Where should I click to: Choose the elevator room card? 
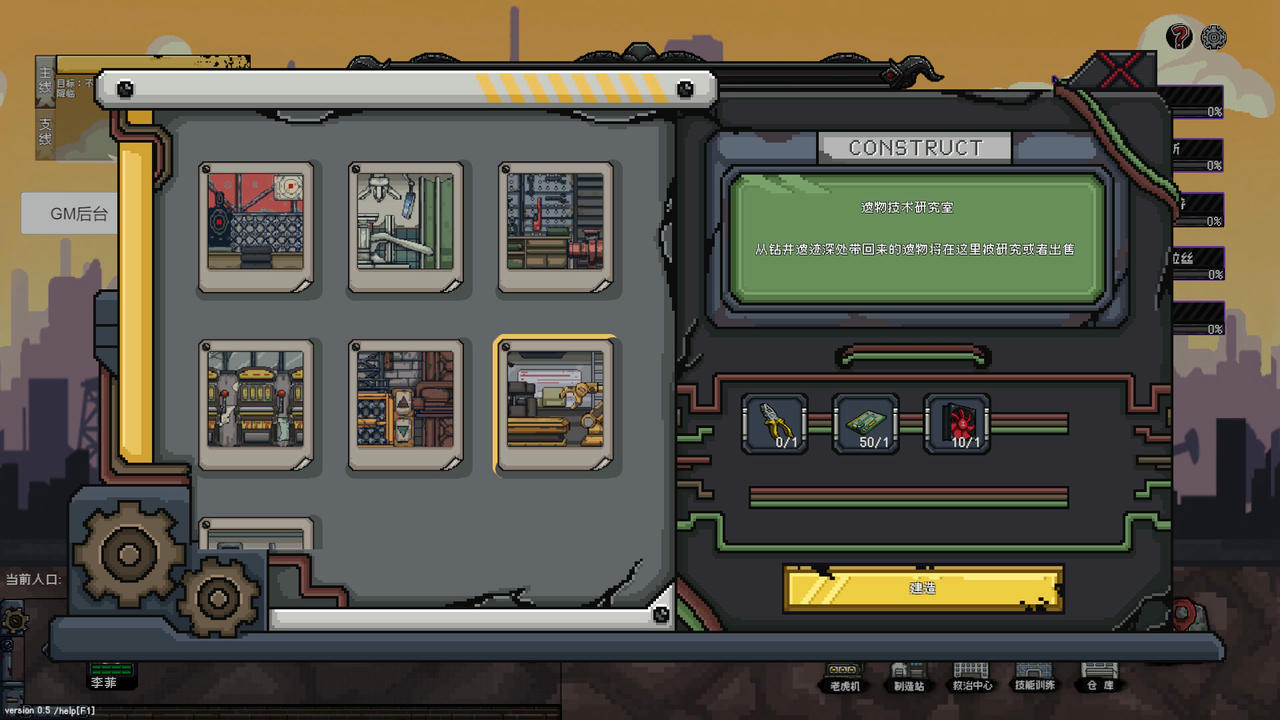point(406,403)
